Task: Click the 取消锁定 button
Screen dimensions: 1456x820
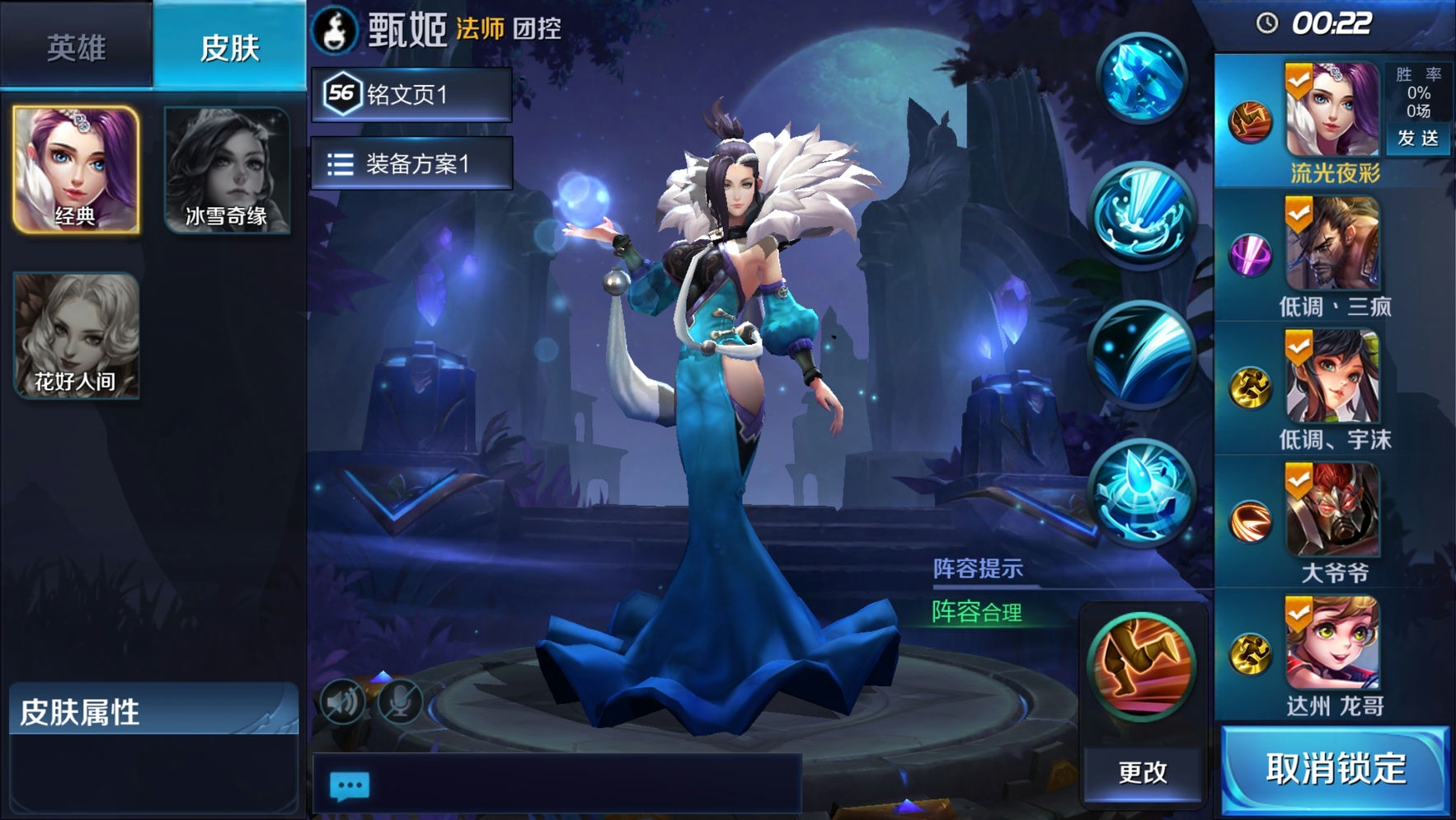Action: 1335,769
